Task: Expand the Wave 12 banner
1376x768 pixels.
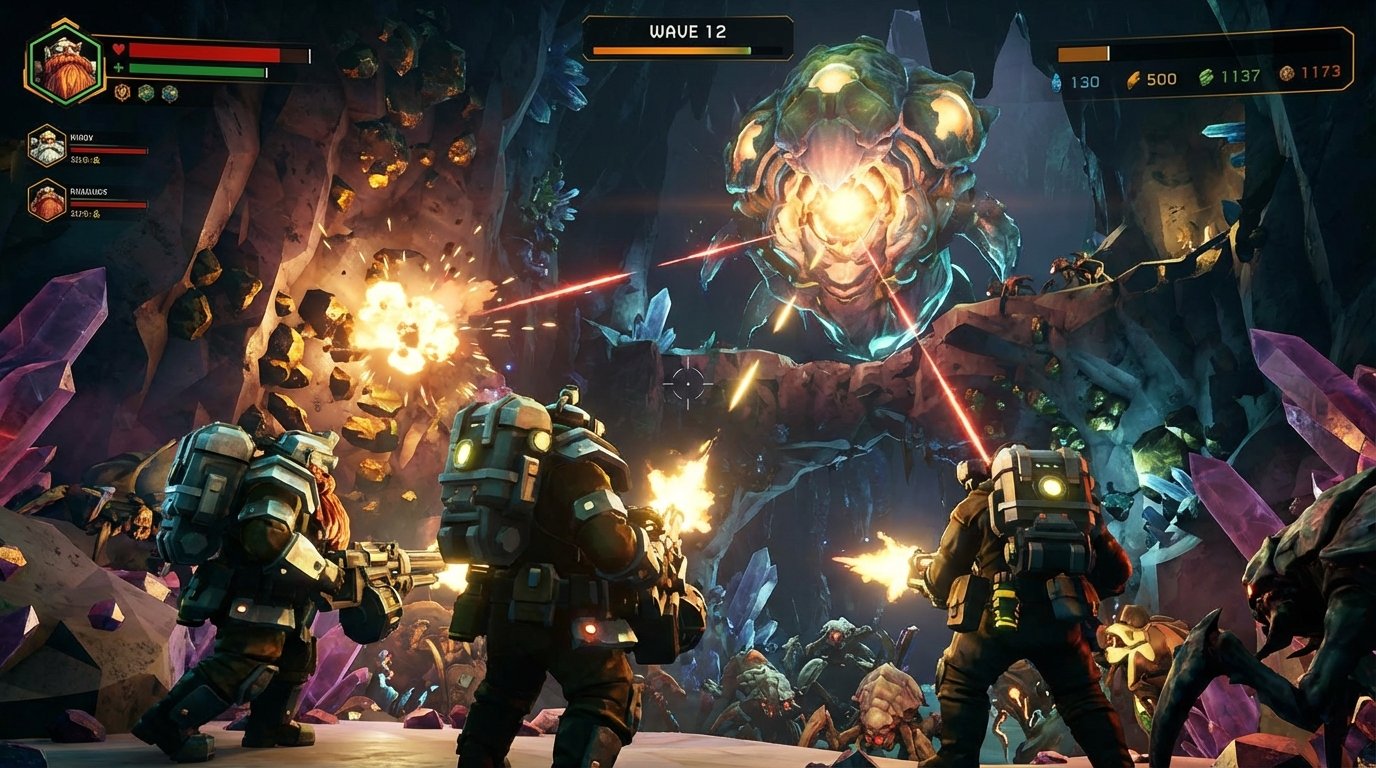Action: click(x=688, y=31)
